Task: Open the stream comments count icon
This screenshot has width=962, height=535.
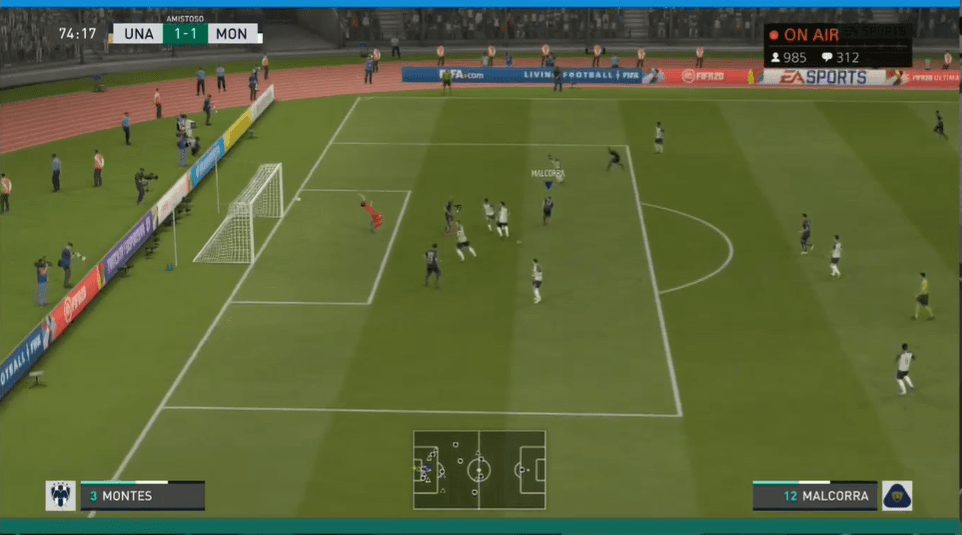Action: pos(826,58)
